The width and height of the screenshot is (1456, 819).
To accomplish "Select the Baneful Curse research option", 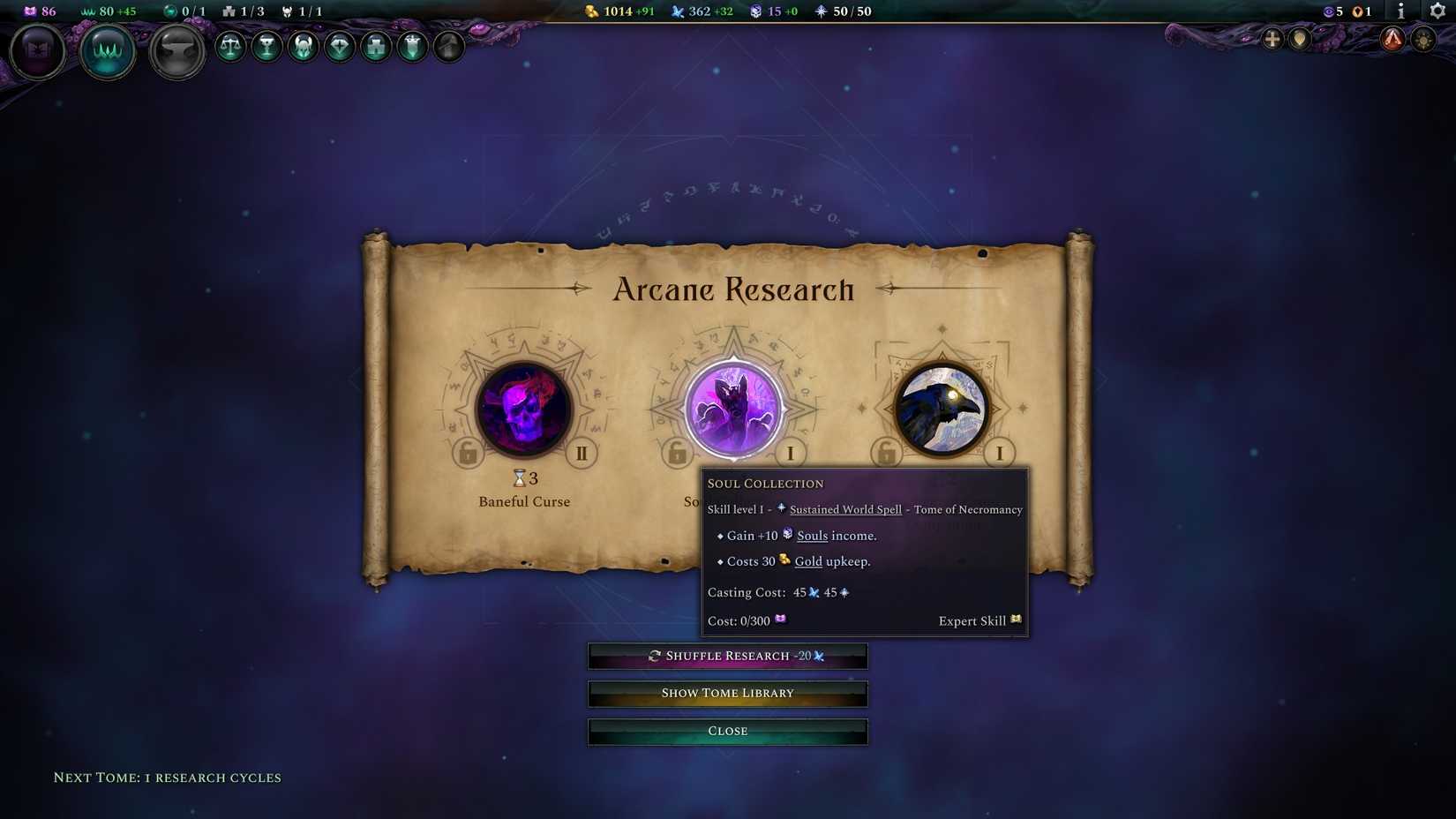I will [524, 409].
